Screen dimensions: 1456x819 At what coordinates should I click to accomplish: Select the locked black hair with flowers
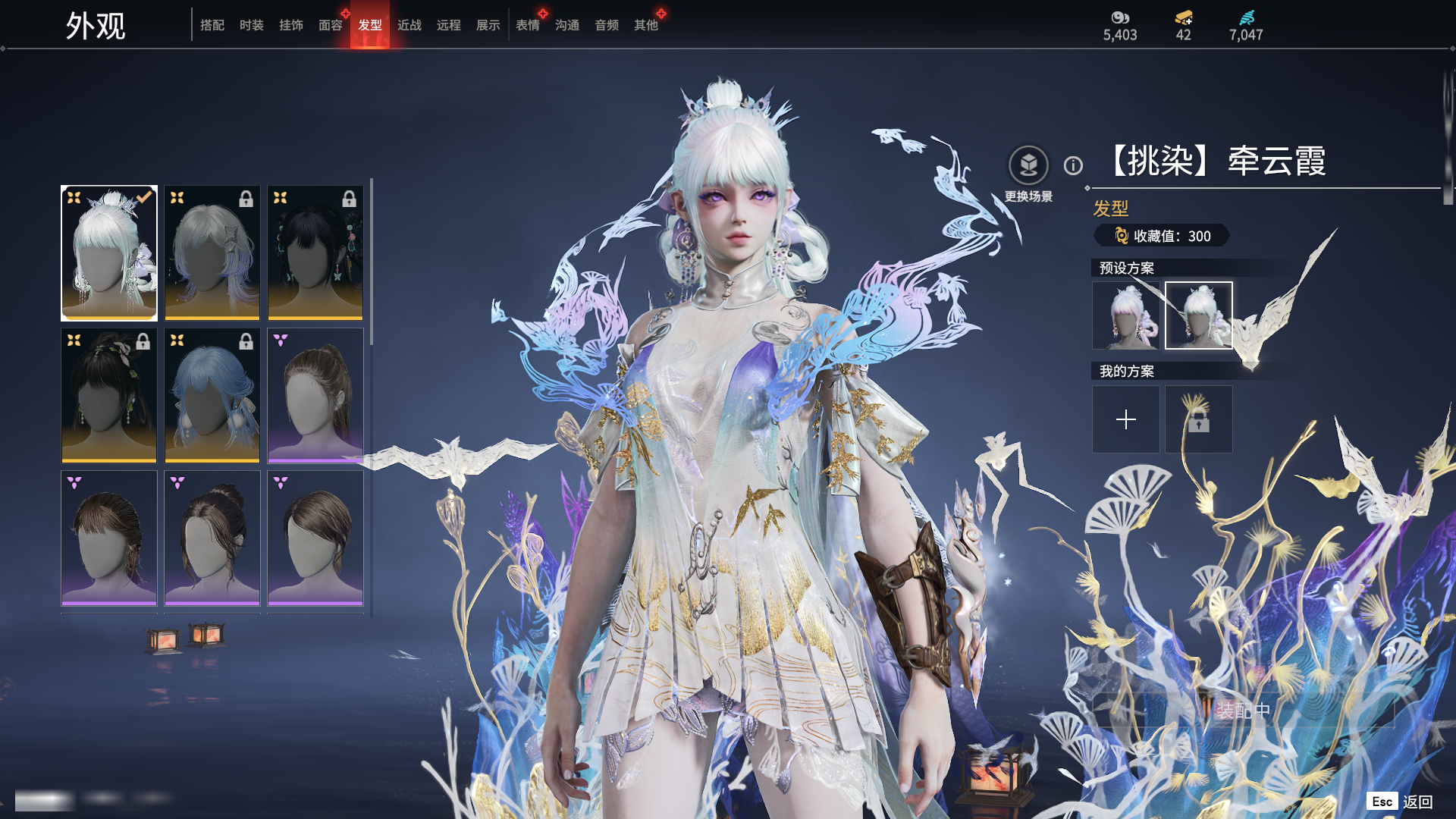tap(109, 395)
